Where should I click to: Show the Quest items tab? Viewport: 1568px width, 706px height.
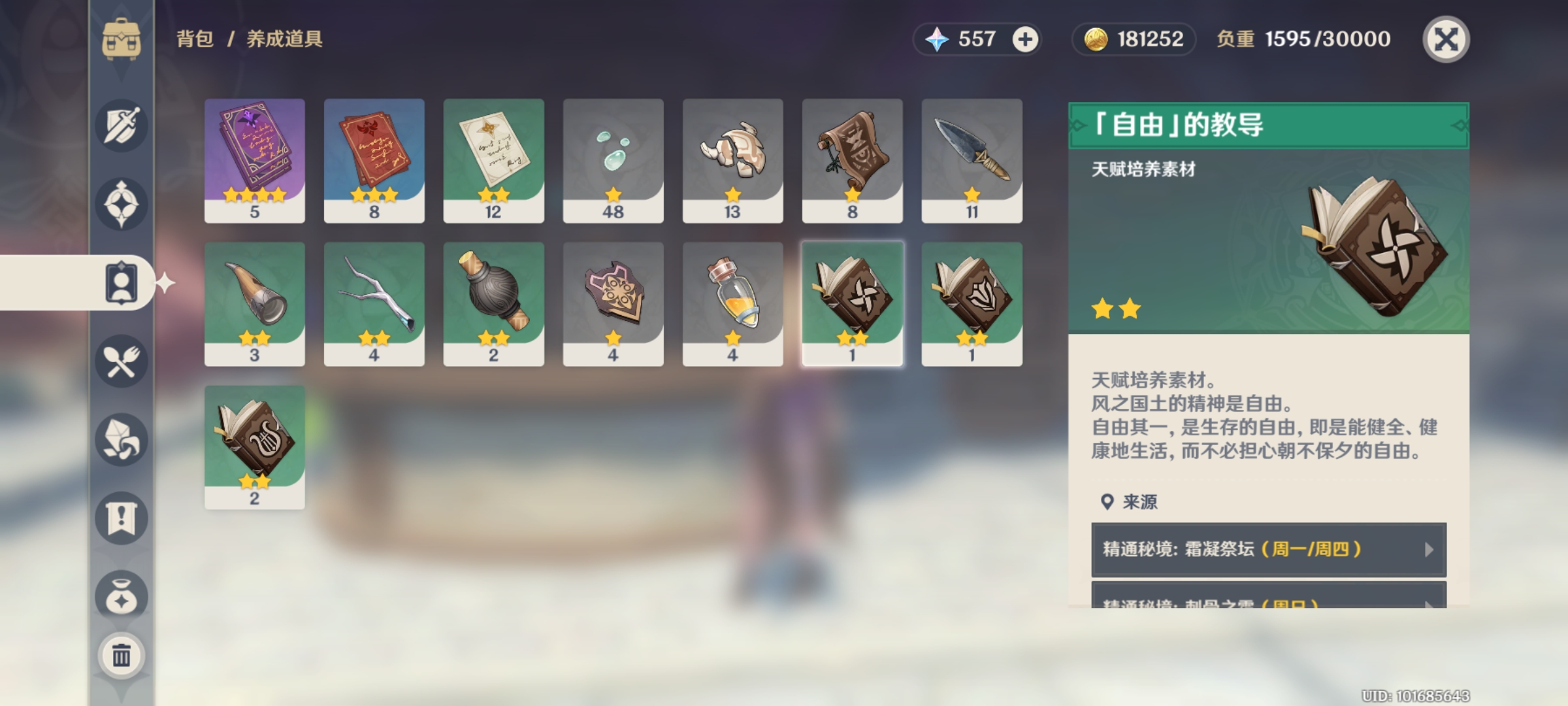tap(122, 518)
